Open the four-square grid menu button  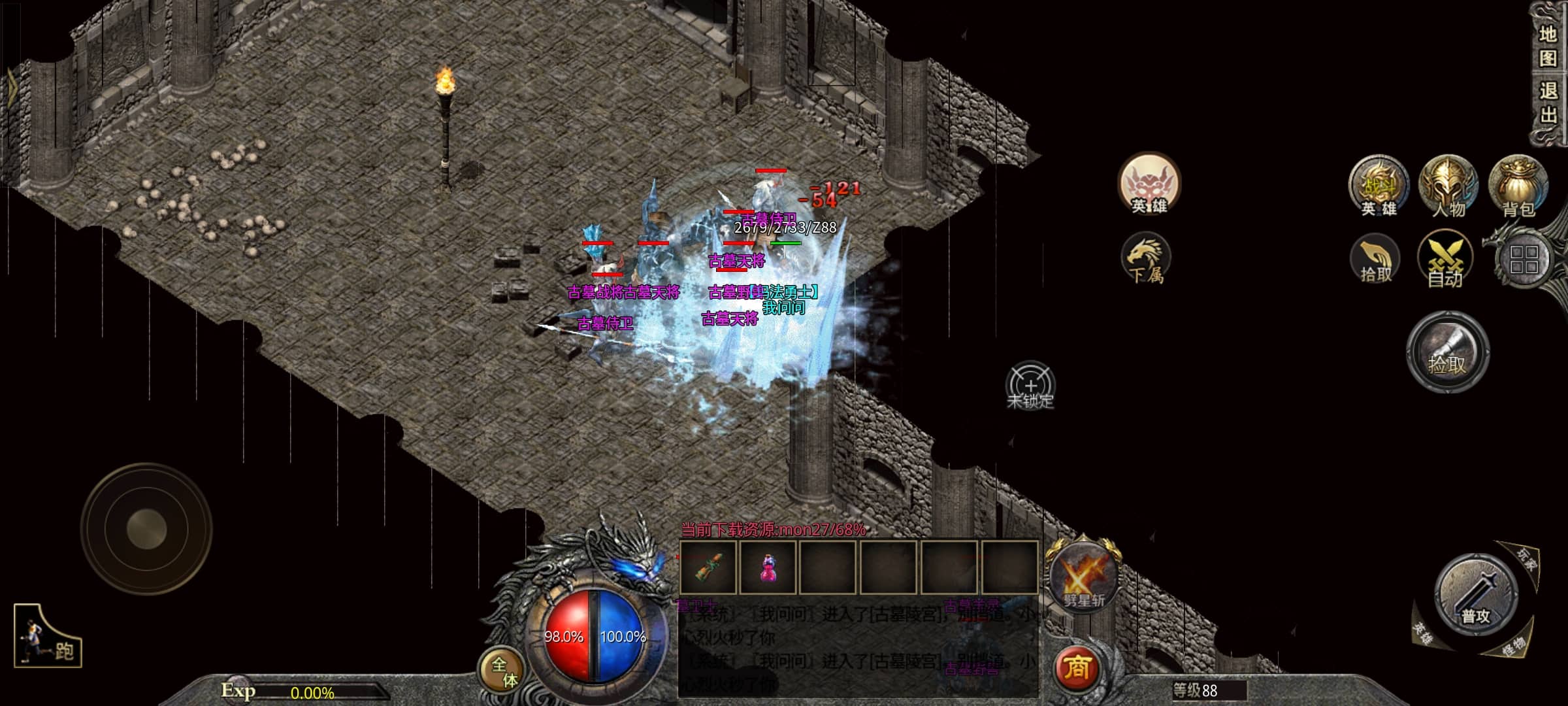(x=1524, y=260)
